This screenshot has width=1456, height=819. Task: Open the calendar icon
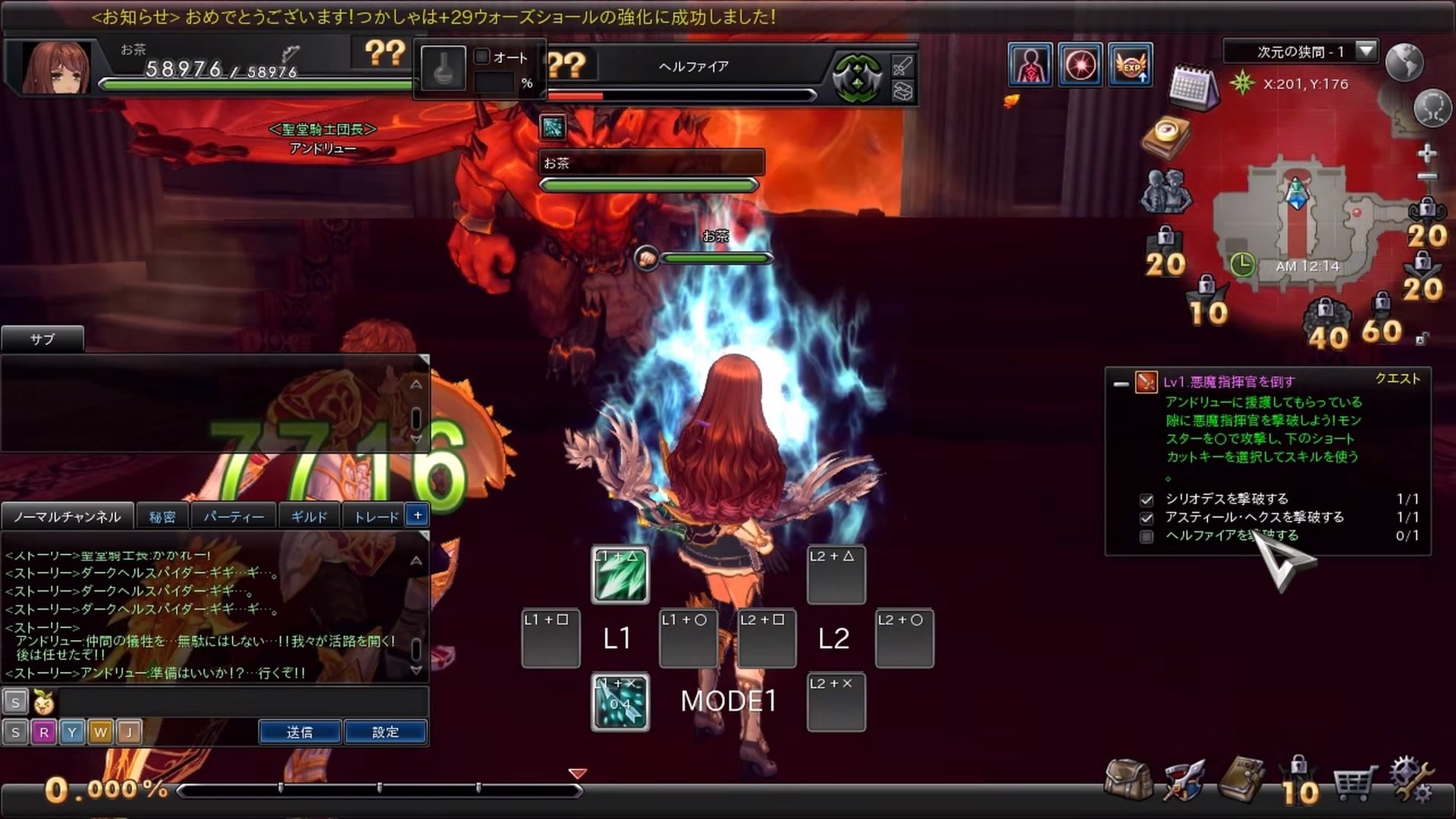click(1192, 87)
